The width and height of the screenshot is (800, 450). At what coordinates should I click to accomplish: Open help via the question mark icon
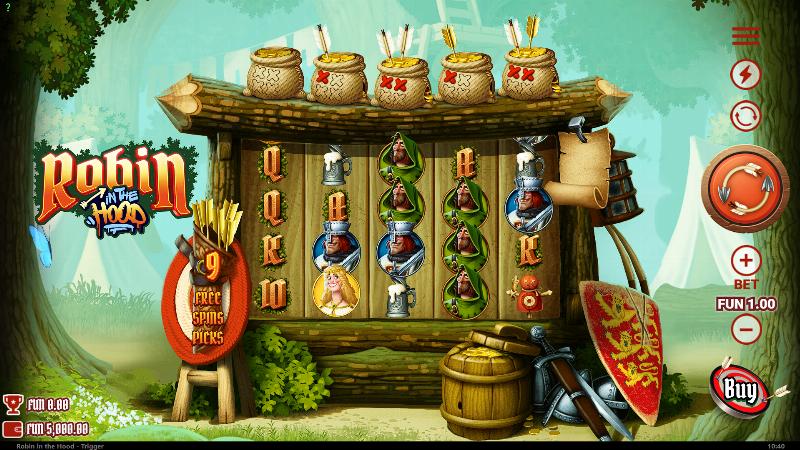[6, 6]
